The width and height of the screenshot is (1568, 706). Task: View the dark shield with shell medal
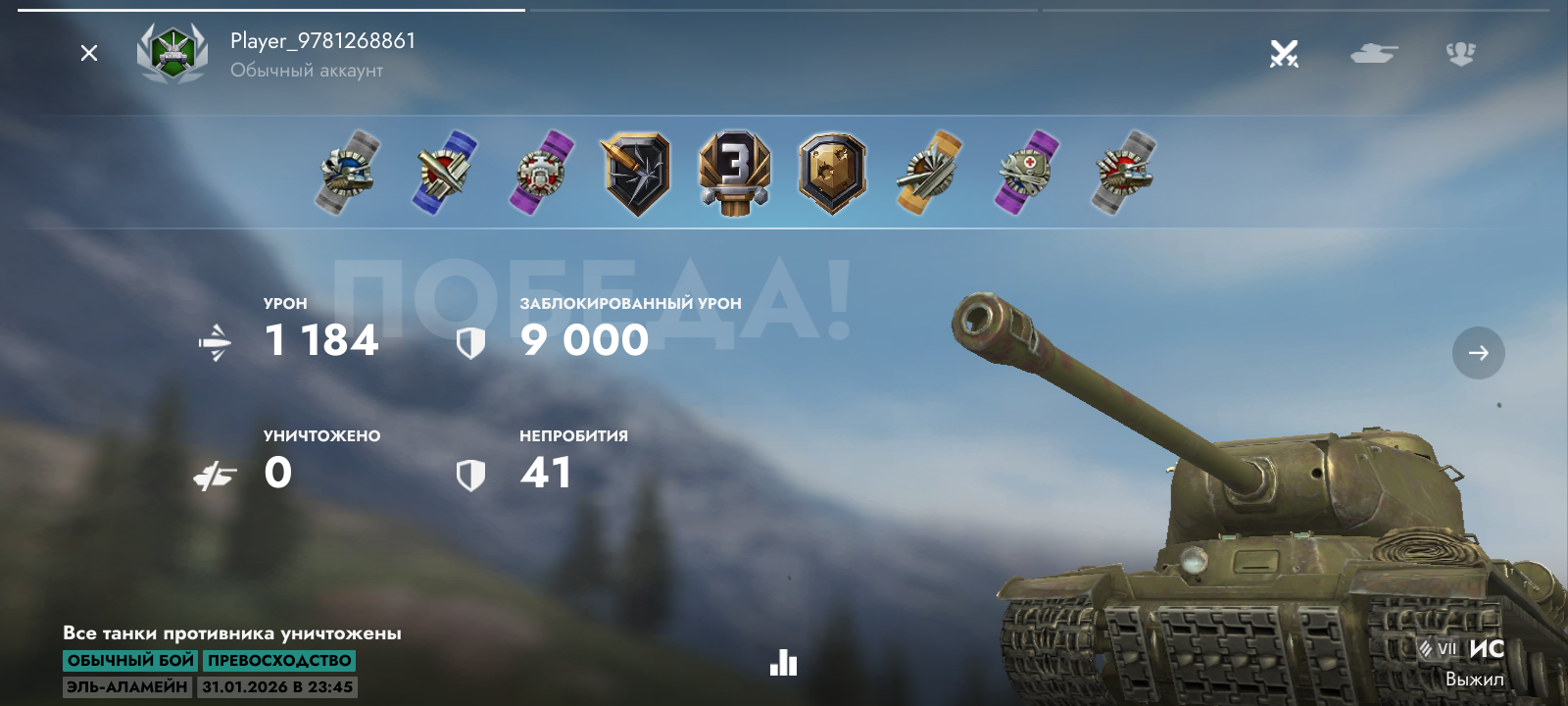click(x=636, y=174)
